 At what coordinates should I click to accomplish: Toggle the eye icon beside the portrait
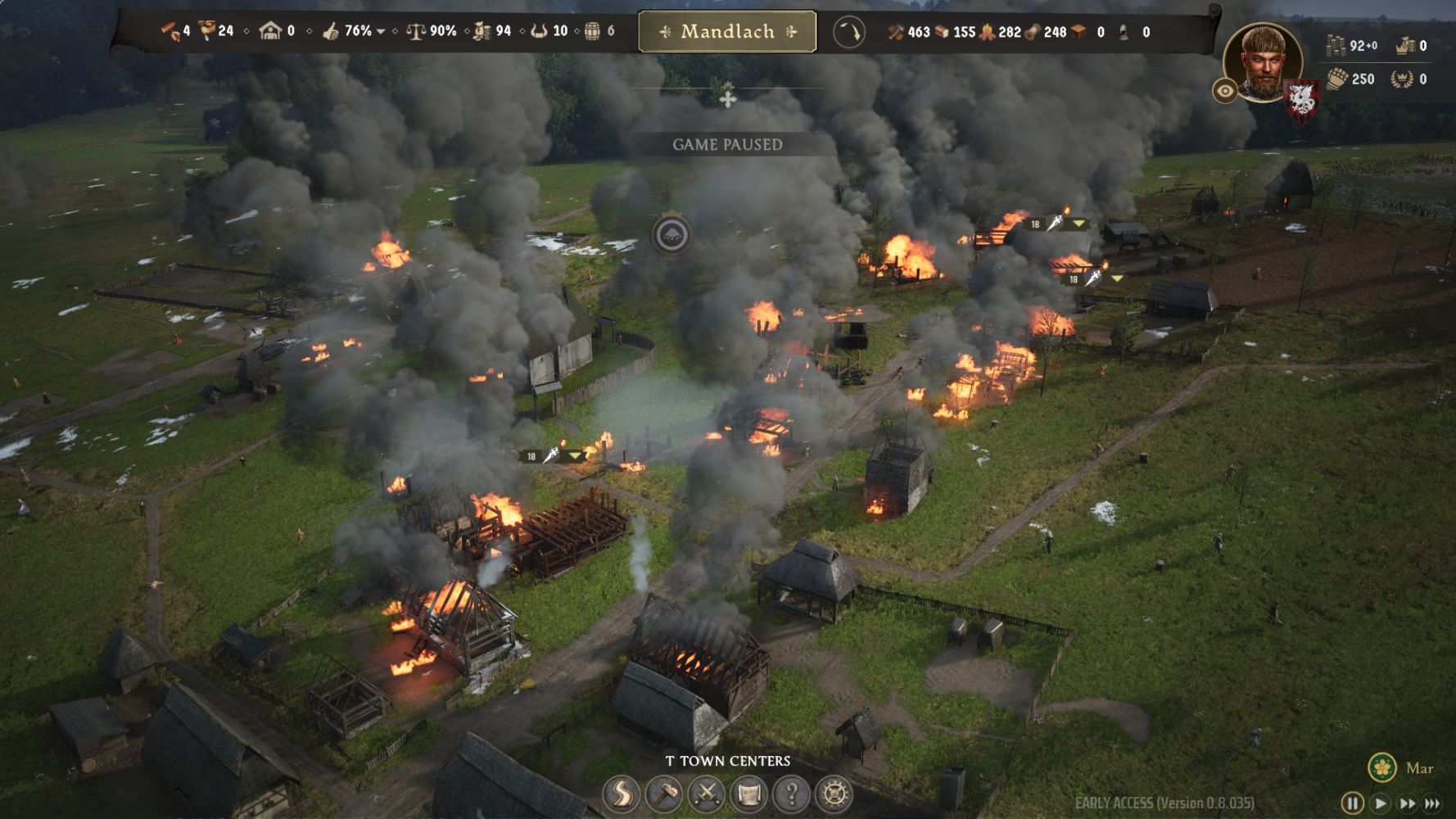[x=1225, y=90]
